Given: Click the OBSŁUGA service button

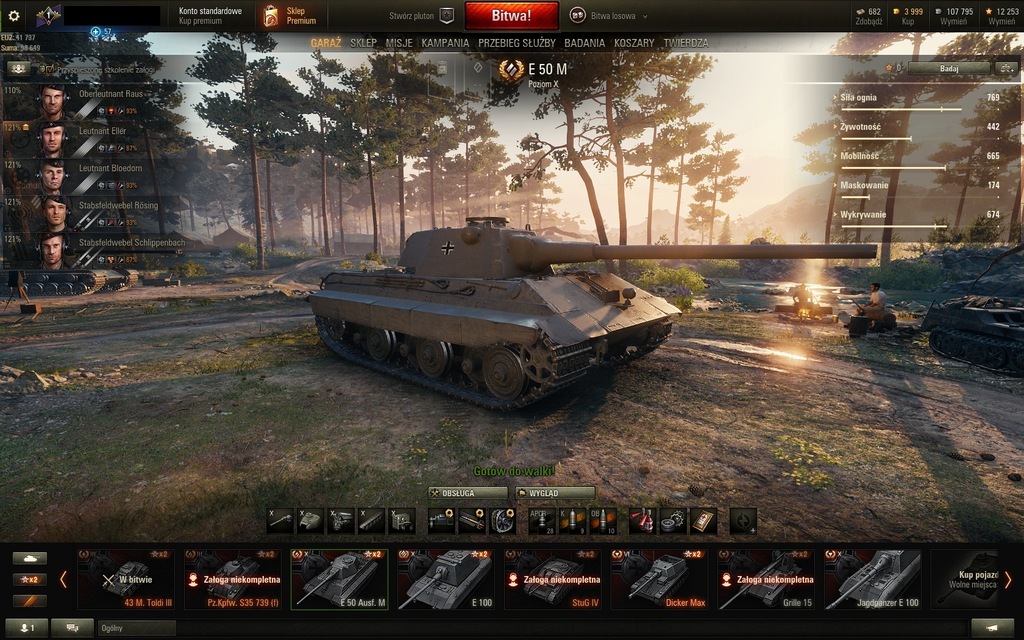Looking at the screenshot, I should coord(468,493).
